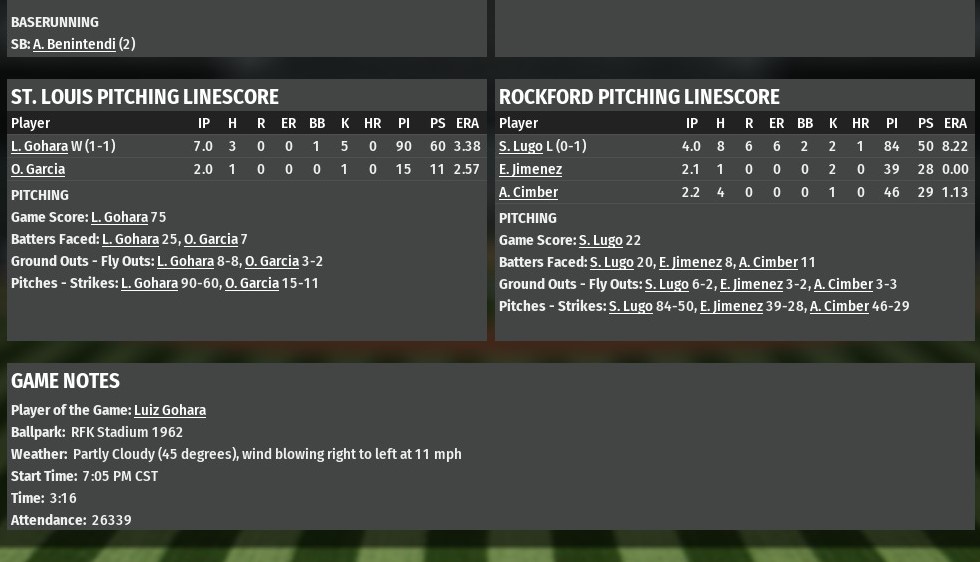This screenshot has height=562, width=980.
Task: Click E. Jimenez in Rockford Batters Faced line
Action: (690, 262)
